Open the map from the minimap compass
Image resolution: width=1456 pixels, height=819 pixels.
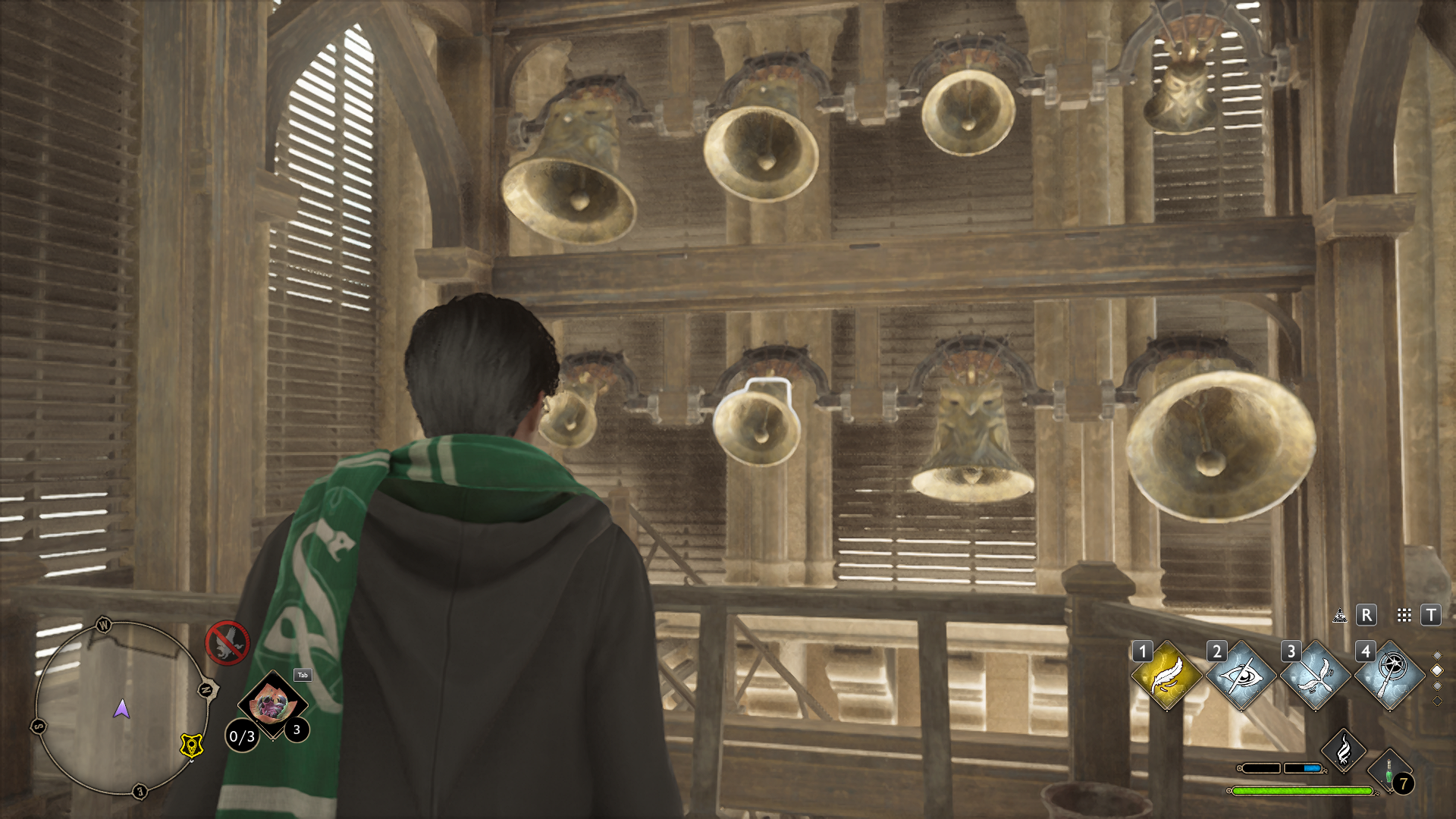(x=122, y=709)
